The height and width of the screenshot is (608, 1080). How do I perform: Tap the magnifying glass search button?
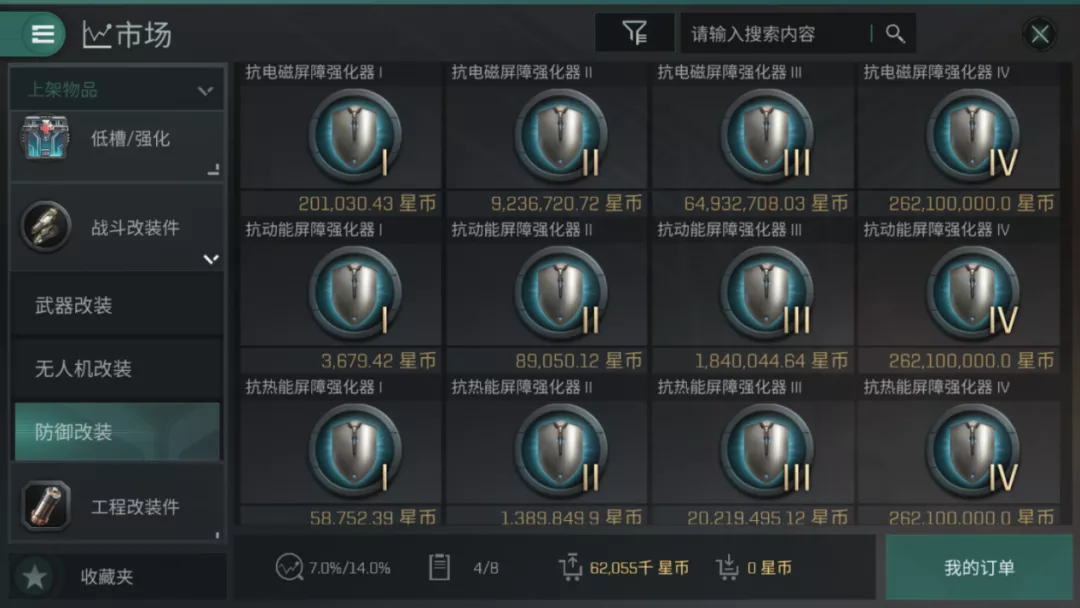click(895, 34)
